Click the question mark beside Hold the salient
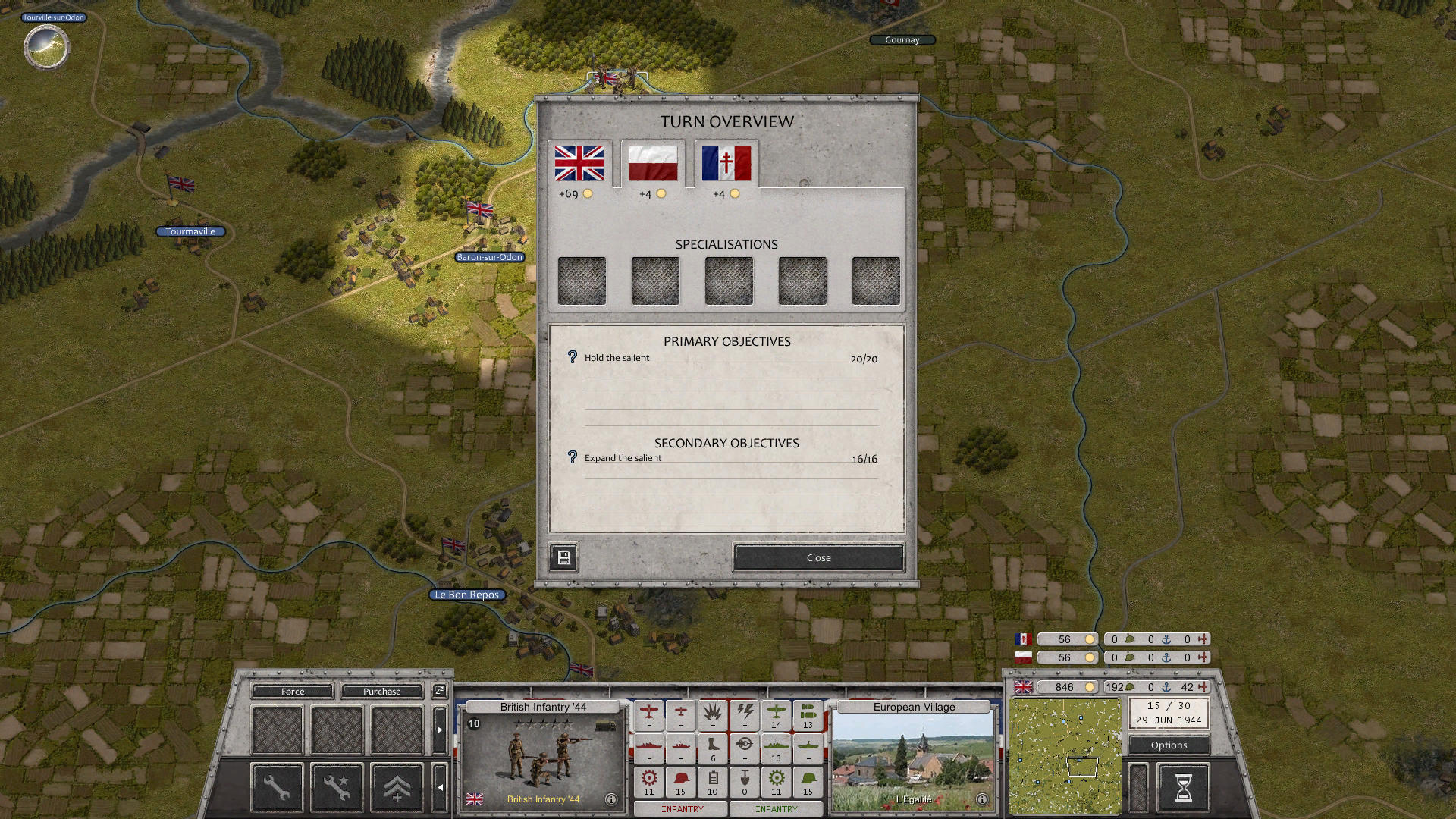The height and width of the screenshot is (819, 1456). point(572,357)
